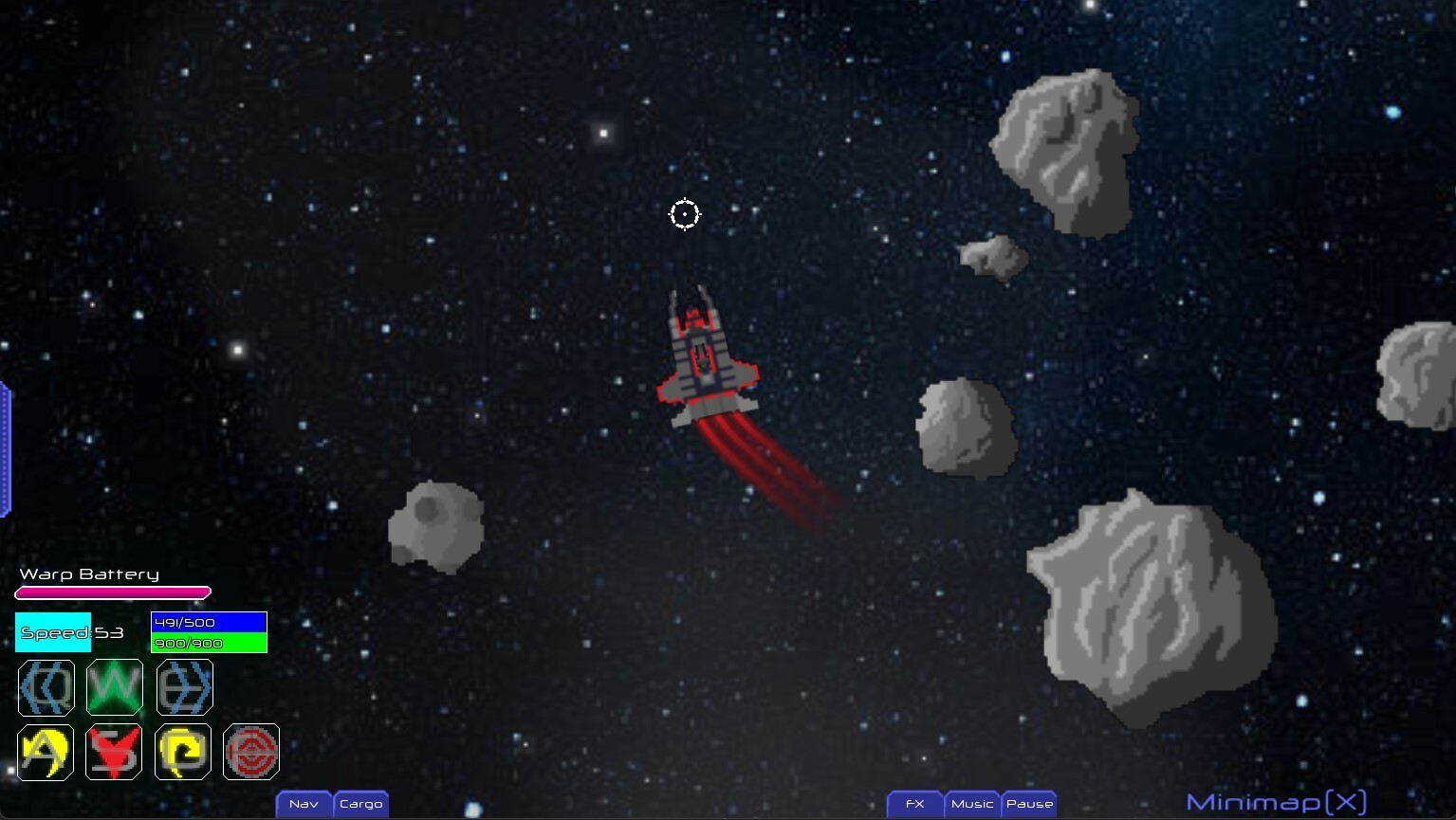Click the green 900/900 health bar
Screen dimensions: 1456x820
[208, 642]
